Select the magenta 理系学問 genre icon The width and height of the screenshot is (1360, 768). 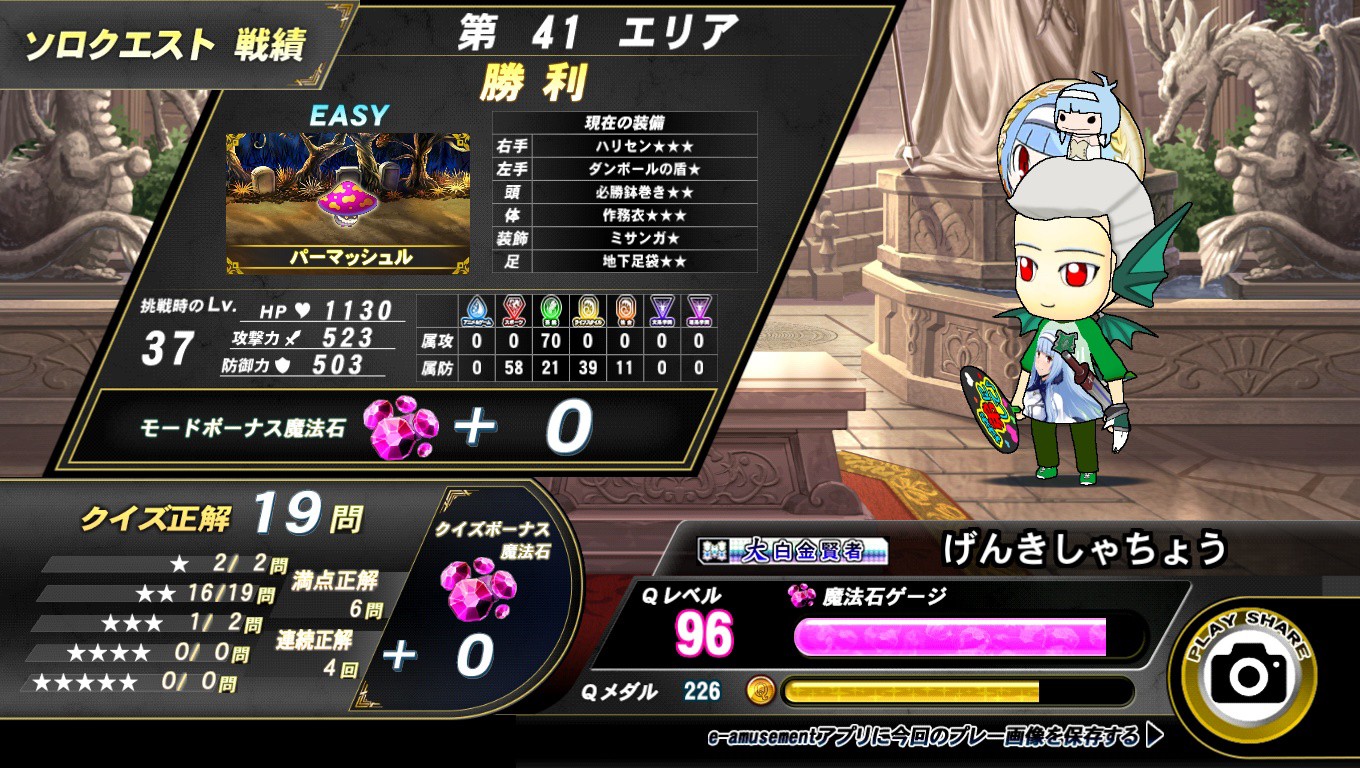click(698, 310)
